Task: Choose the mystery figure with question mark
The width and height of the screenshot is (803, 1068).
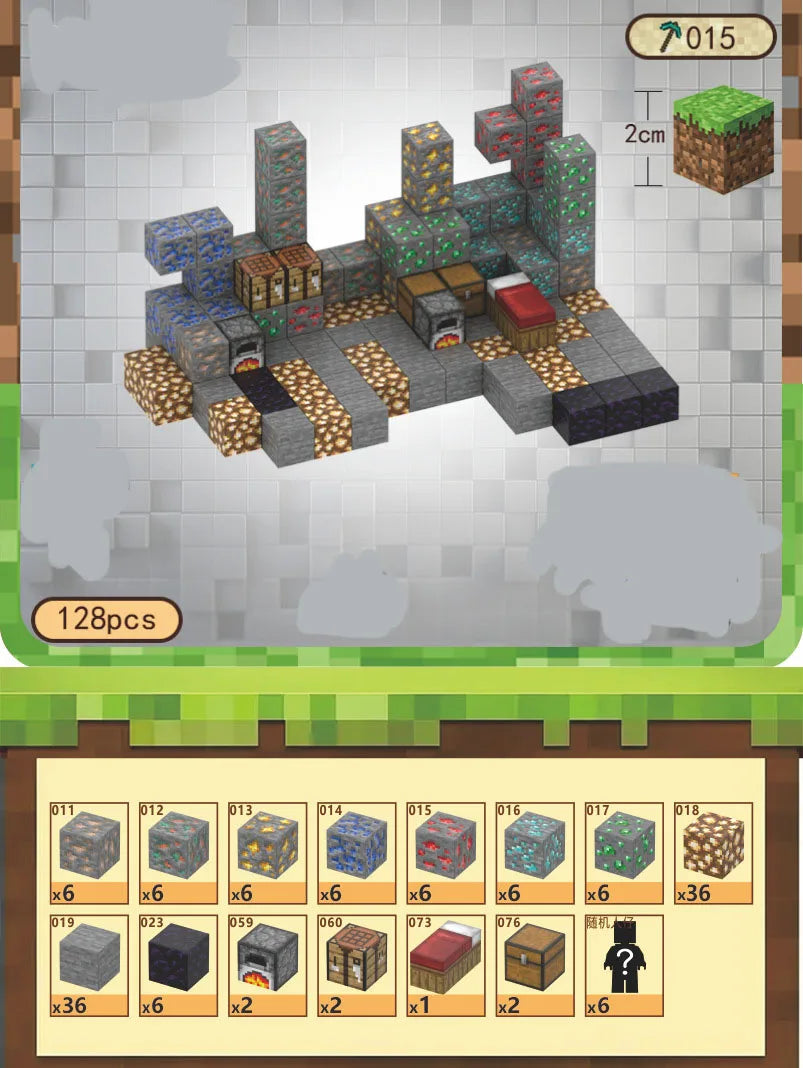Action: (624, 965)
